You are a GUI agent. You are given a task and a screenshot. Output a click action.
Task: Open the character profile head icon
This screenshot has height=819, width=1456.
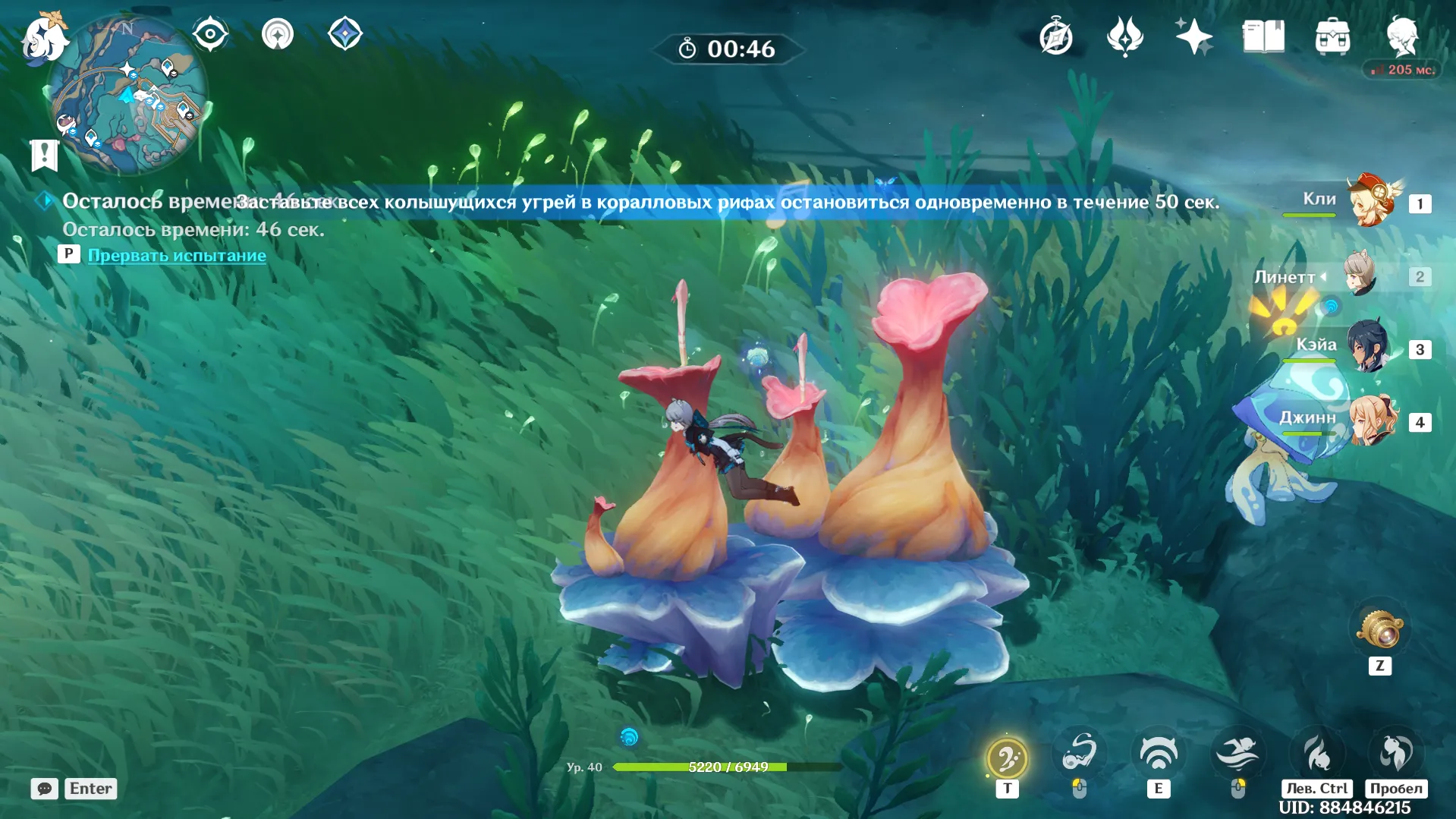click(x=1402, y=36)
